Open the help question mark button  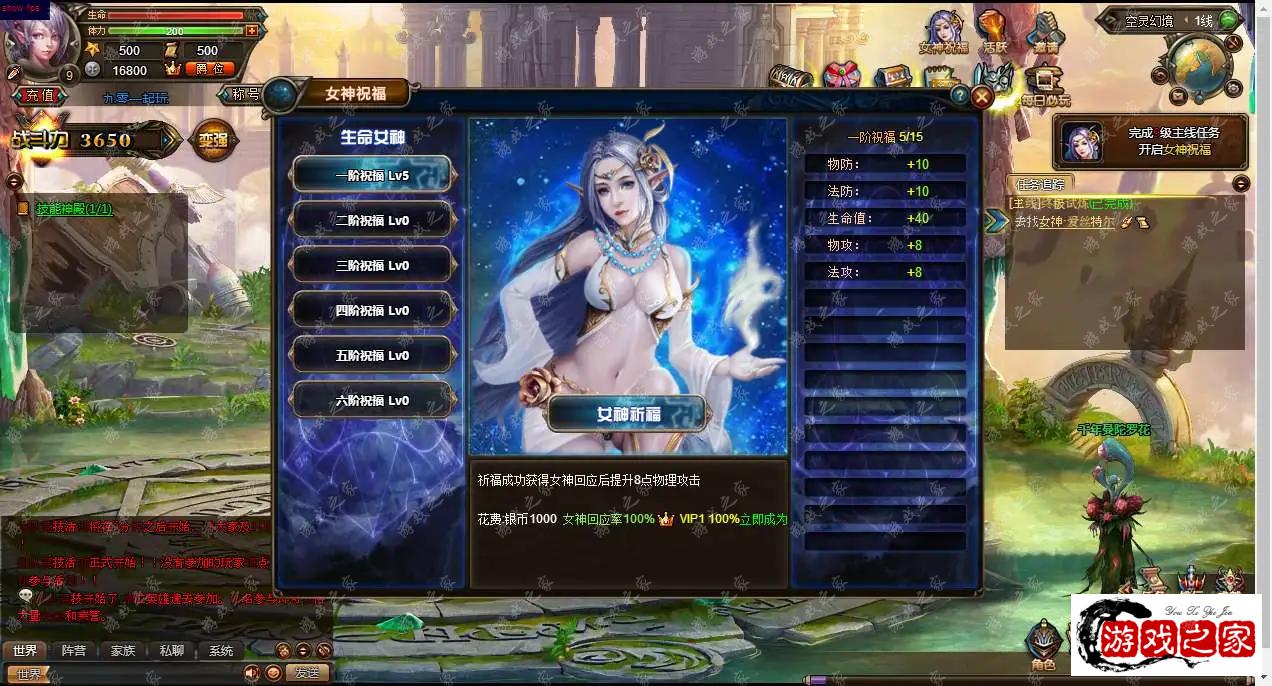pos(960,96)
